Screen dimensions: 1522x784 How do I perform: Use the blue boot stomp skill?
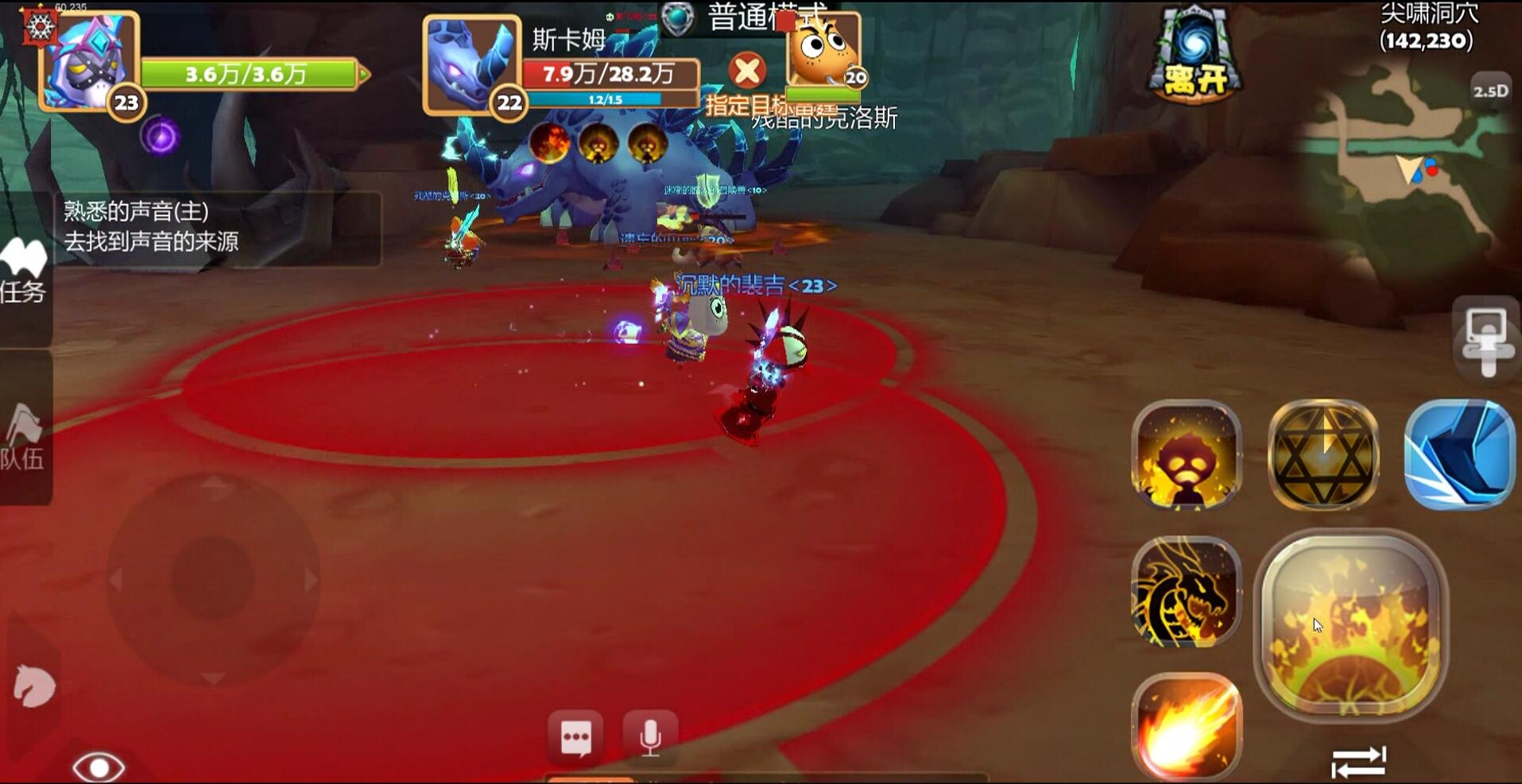click(x=1458, y=453)
